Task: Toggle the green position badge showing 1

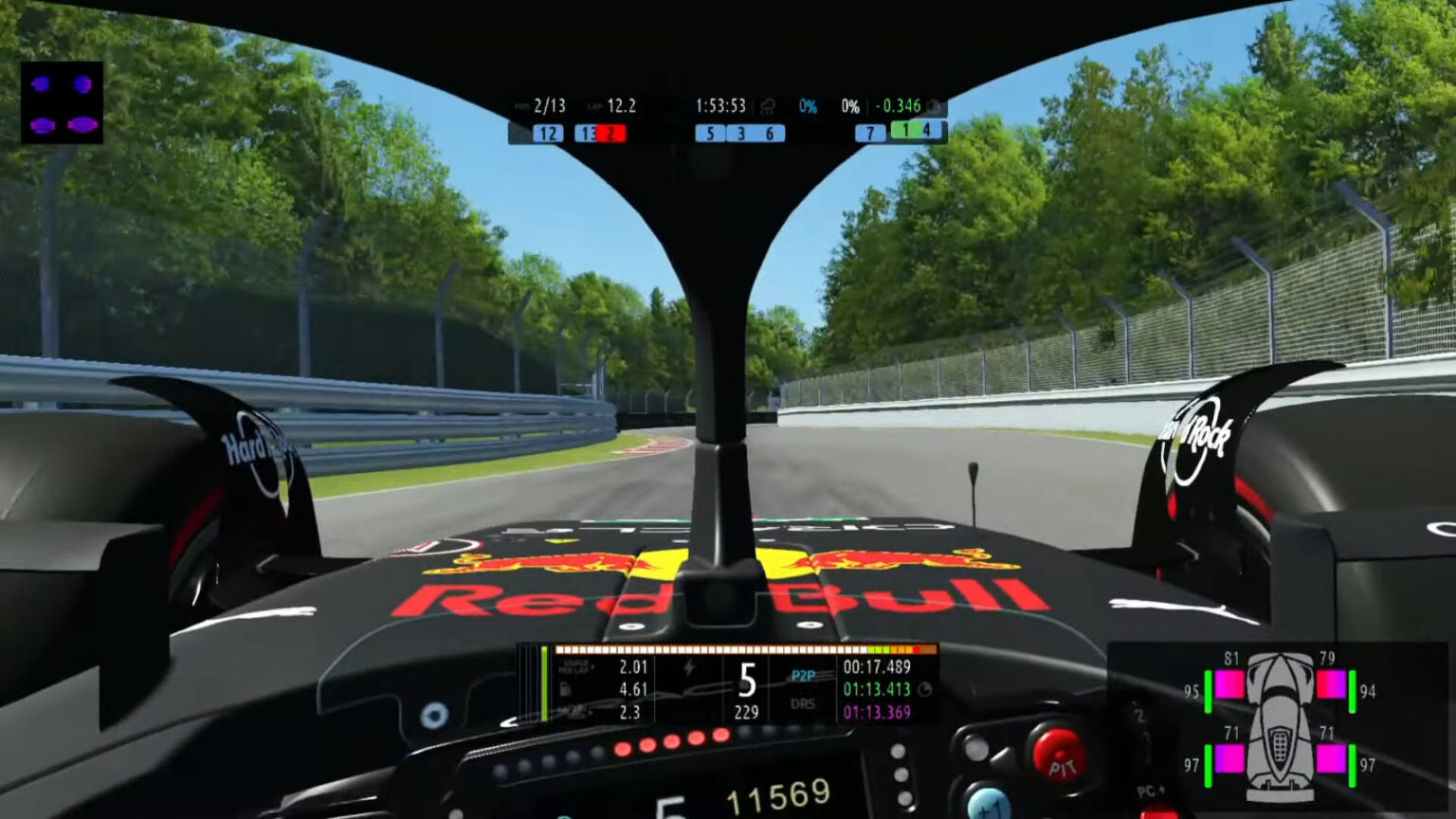Action: pyautogui.click(x=908, y=134)
